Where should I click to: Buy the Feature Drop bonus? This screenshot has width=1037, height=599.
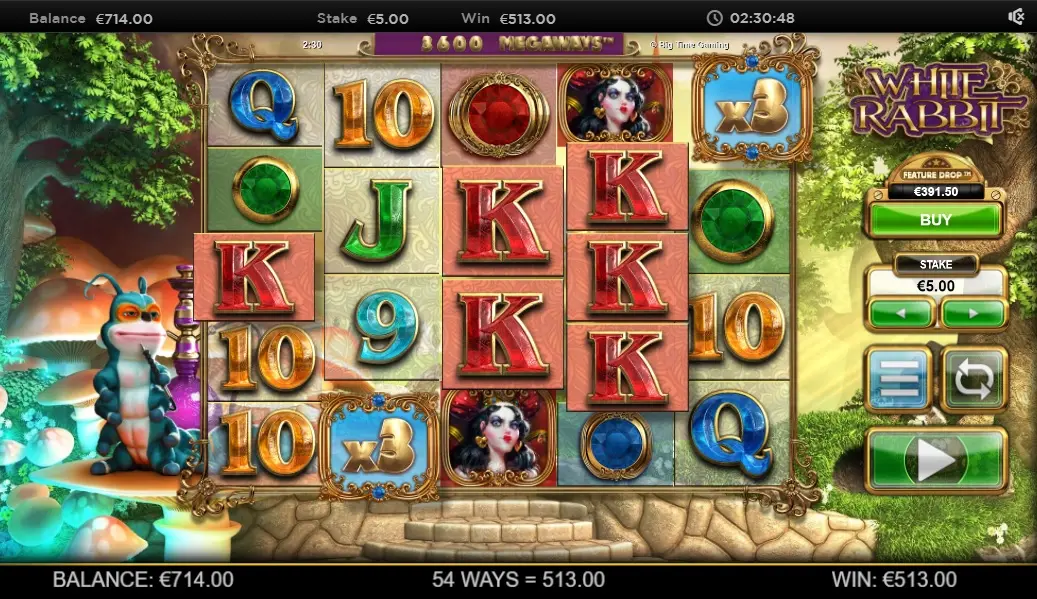coord(934,219)
